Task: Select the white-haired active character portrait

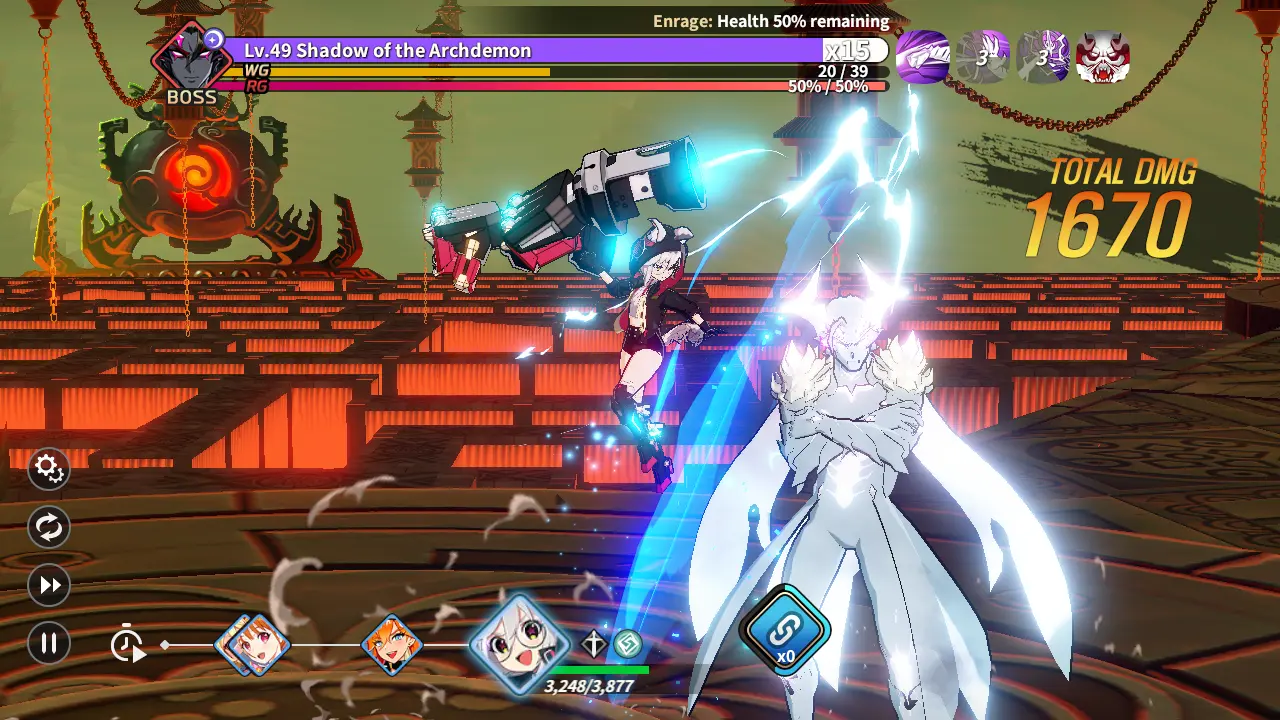Action: [x=519, y=643]
